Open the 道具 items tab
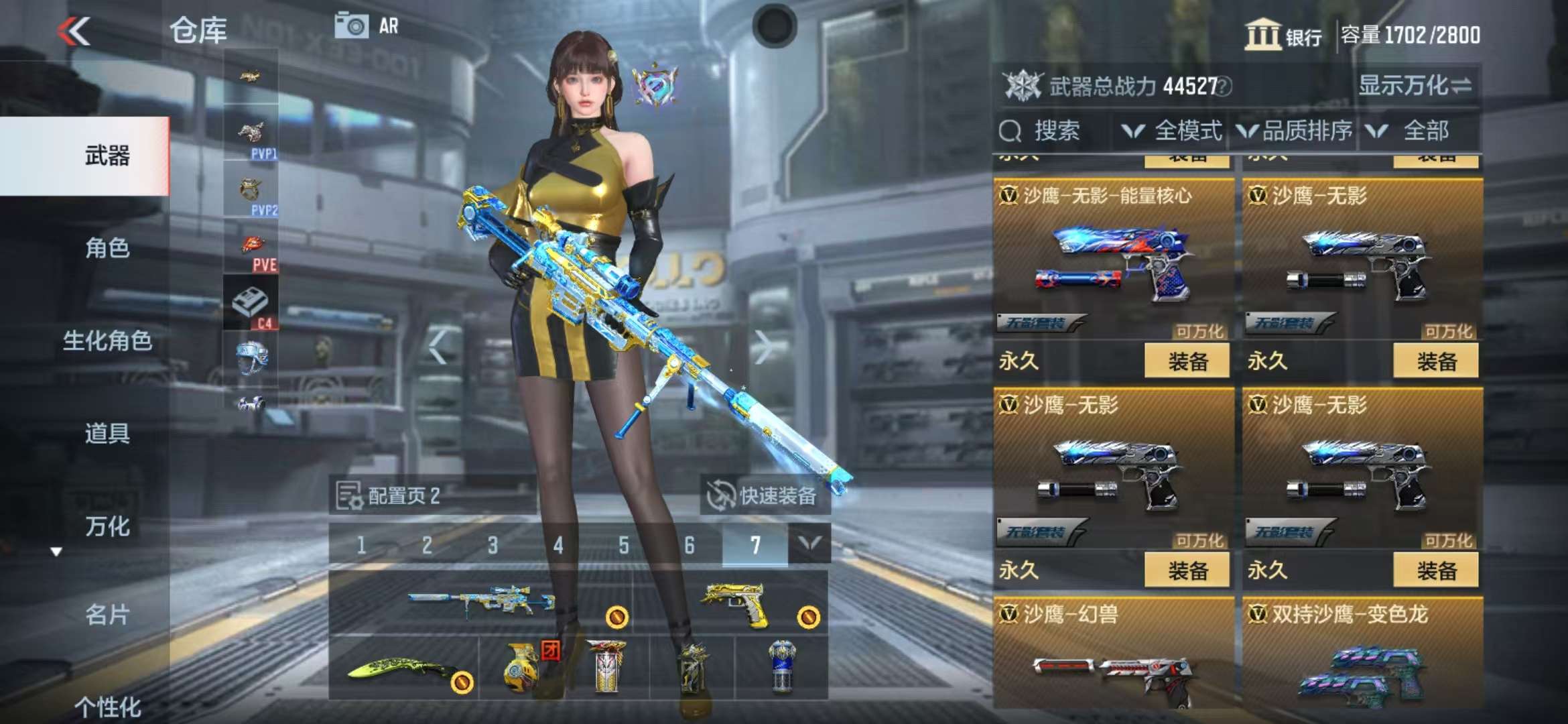 (107, 433)
